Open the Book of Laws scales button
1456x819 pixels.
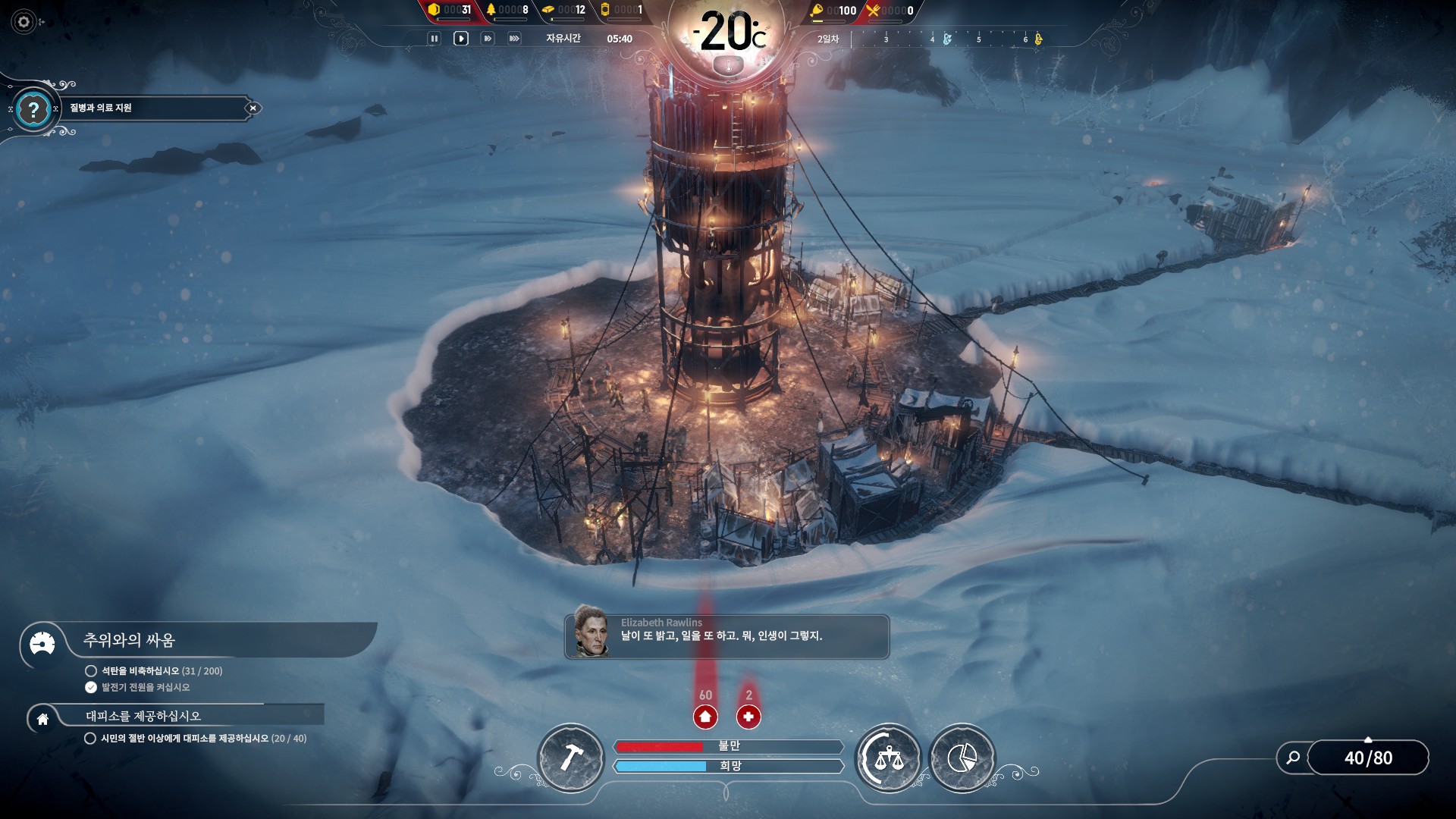[x=888, y=758]
